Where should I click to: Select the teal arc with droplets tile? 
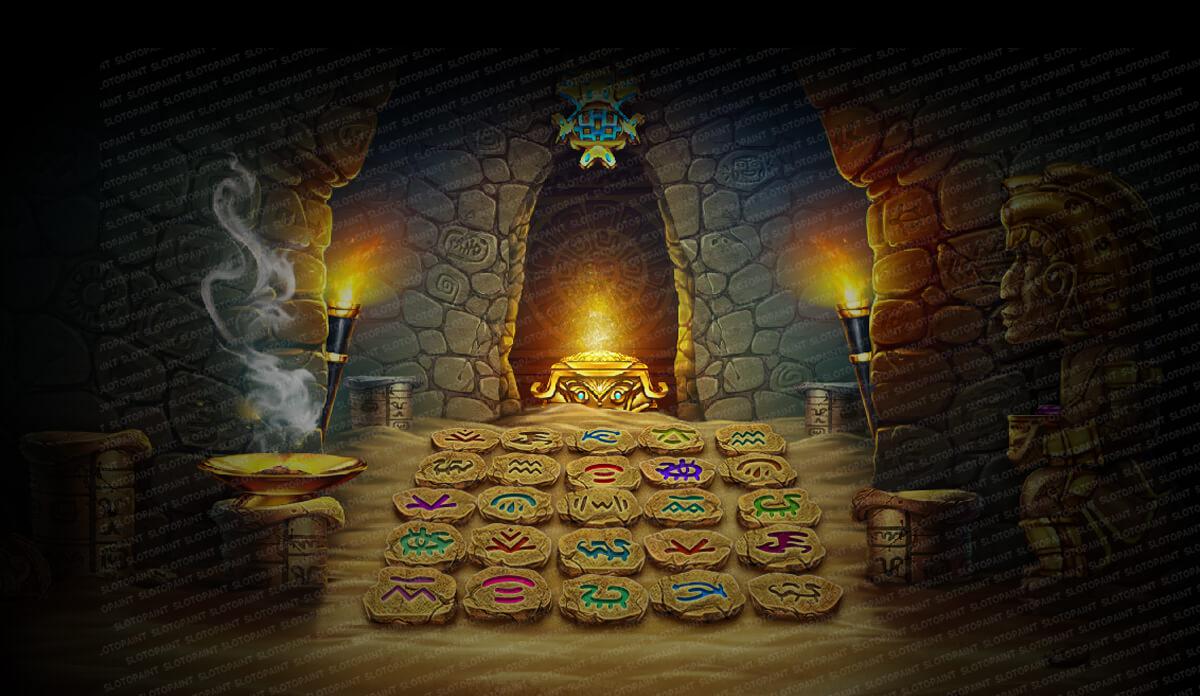515,503
